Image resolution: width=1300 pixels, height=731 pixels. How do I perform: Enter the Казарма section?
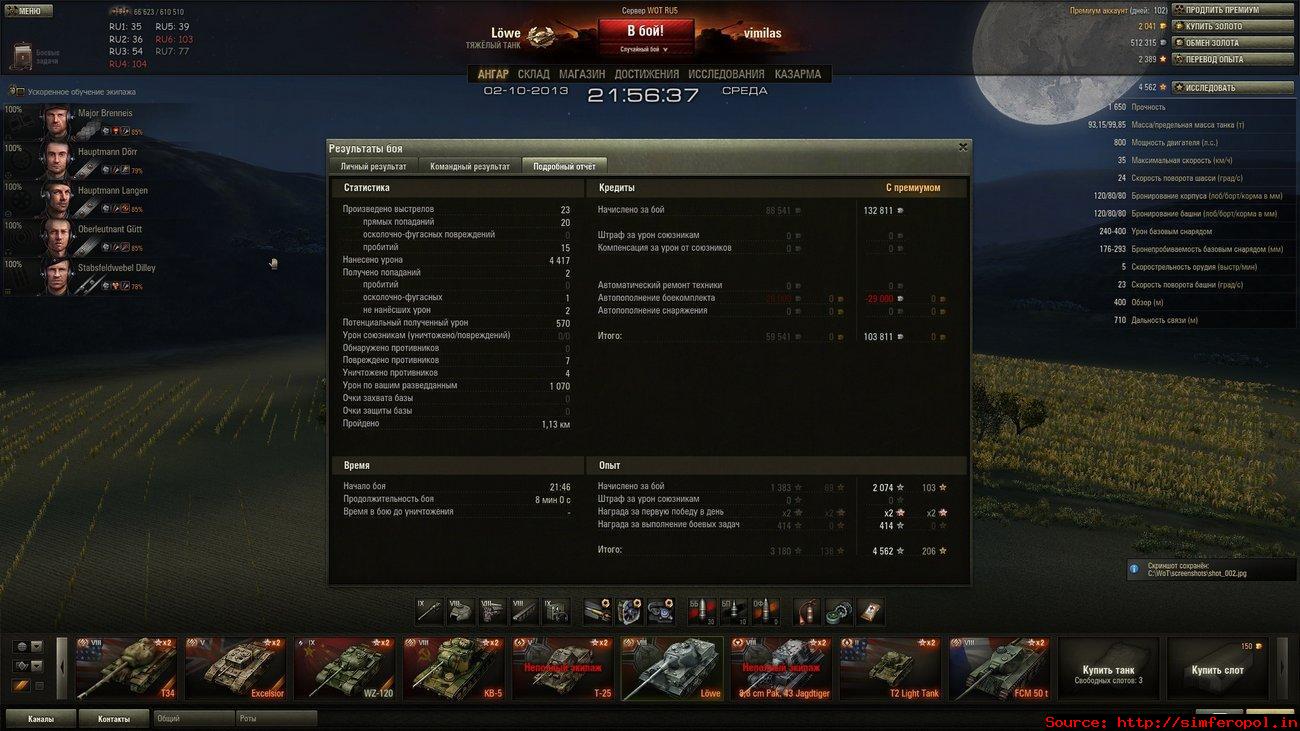coord(797,74)
